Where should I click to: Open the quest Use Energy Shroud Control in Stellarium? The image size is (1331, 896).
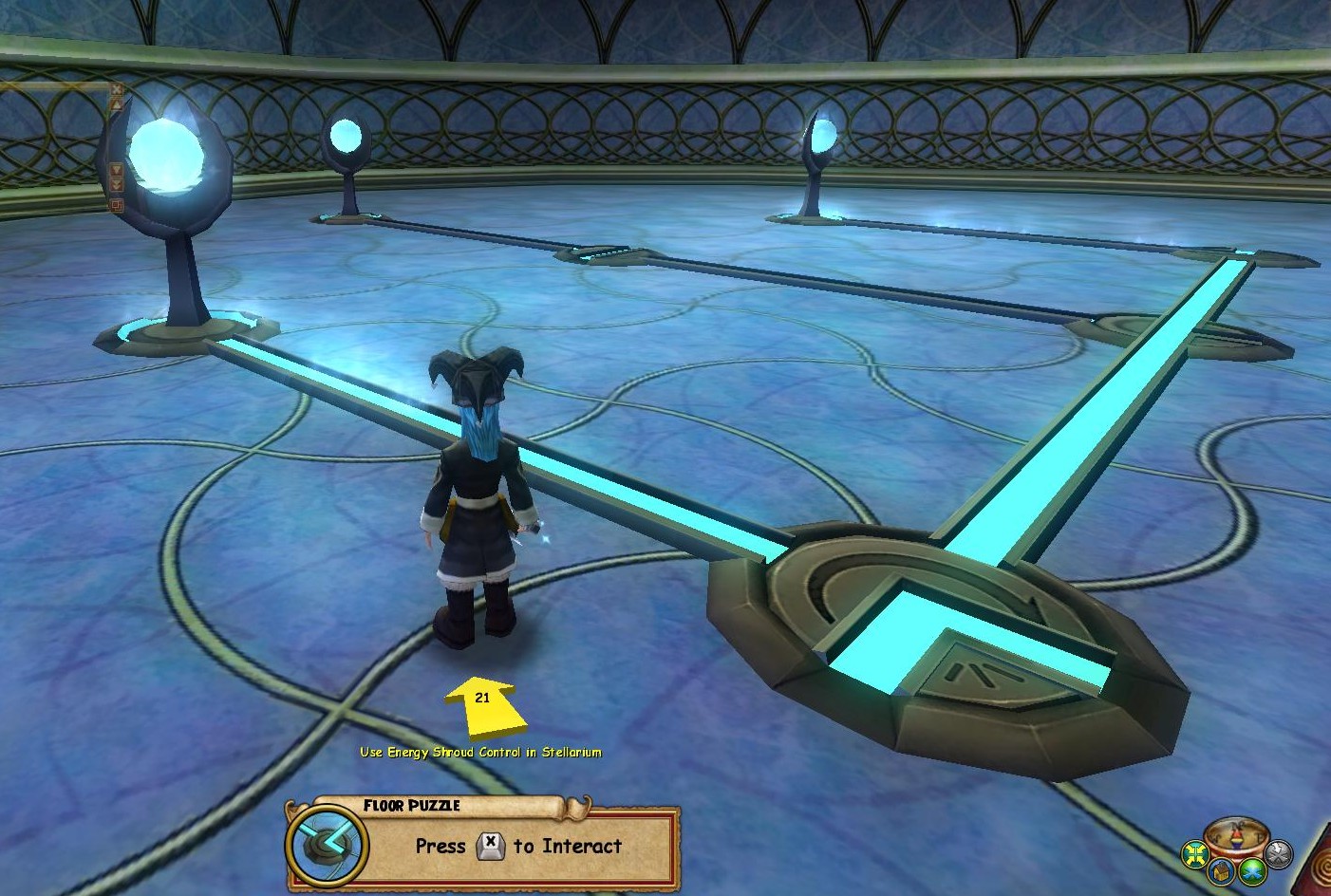point(479,752)
